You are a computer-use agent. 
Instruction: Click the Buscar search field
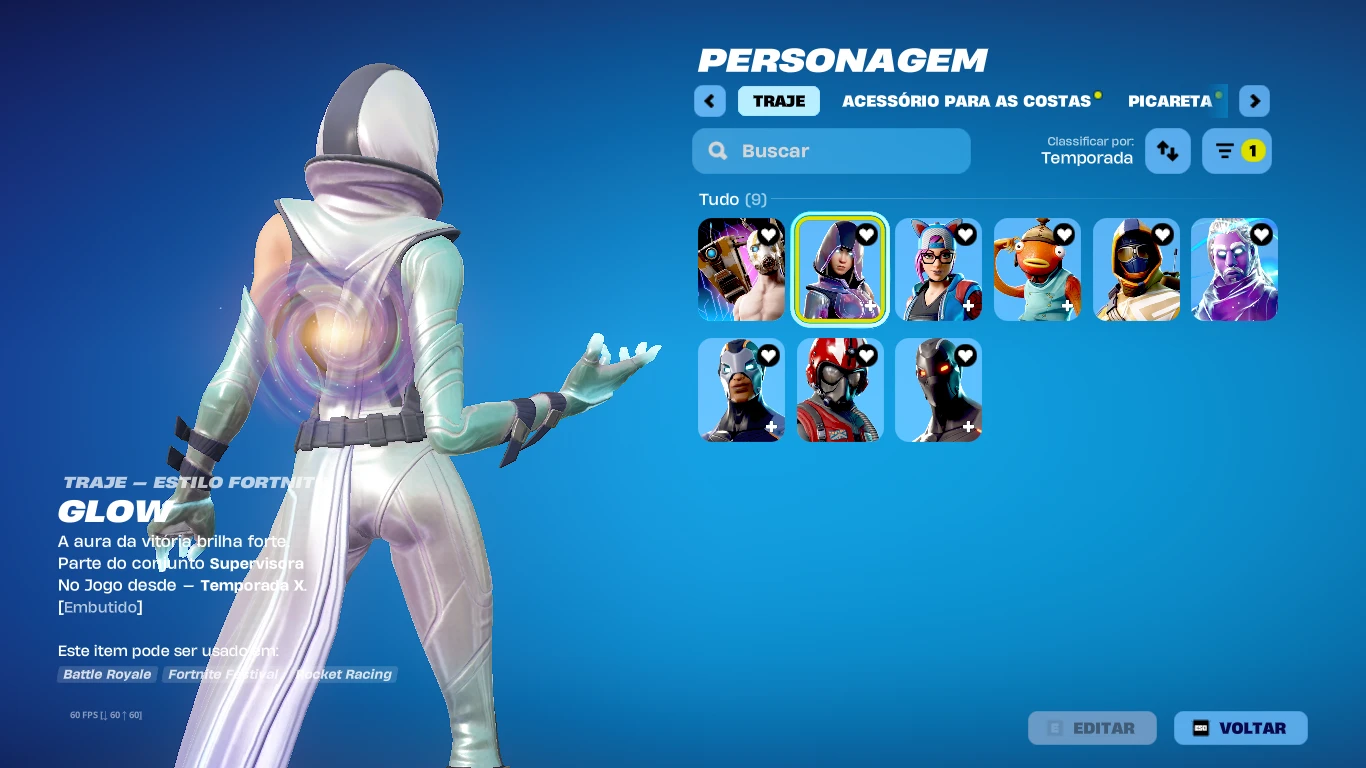coord(831,151)
